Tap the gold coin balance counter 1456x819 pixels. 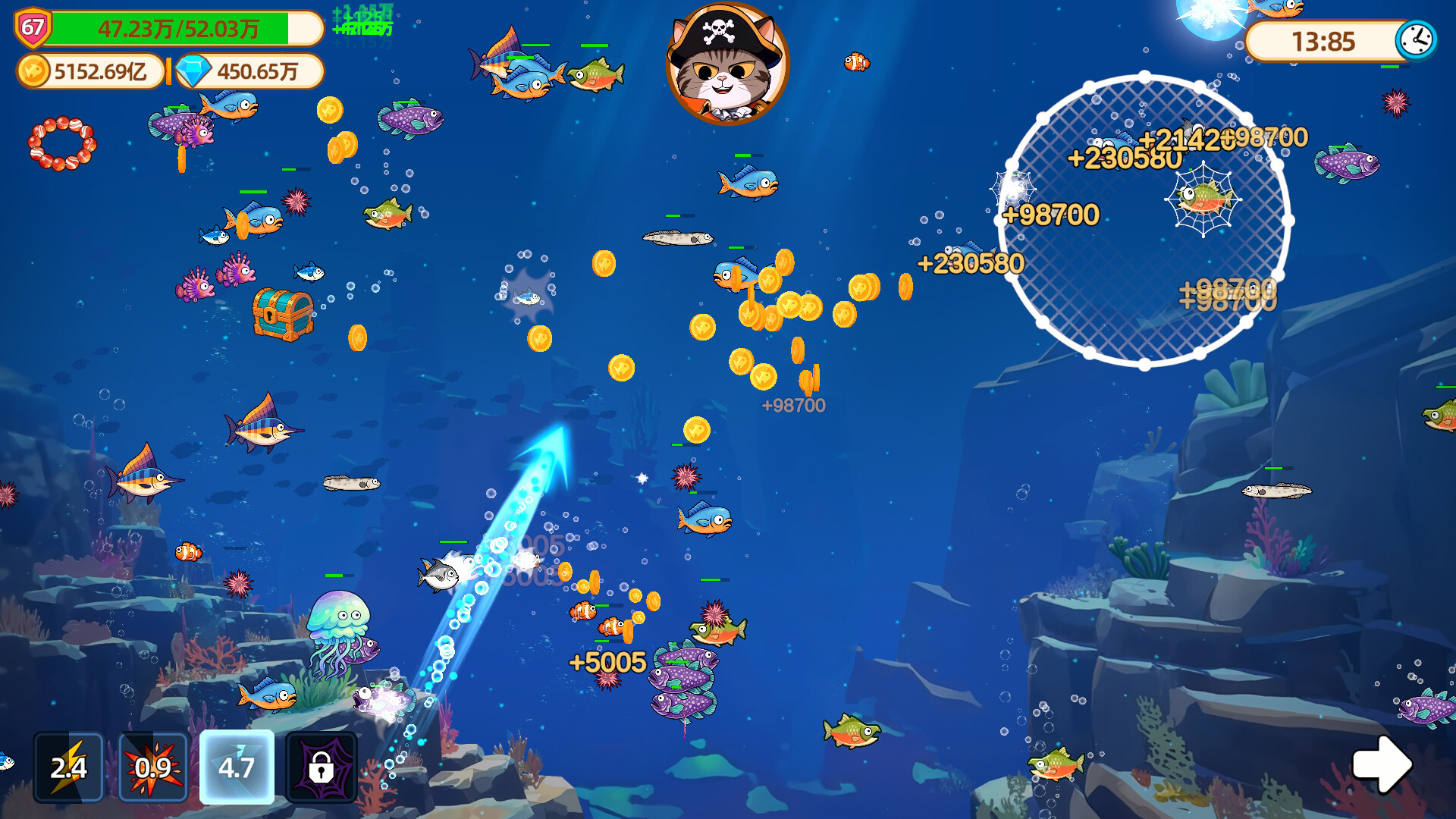(91, 71)
